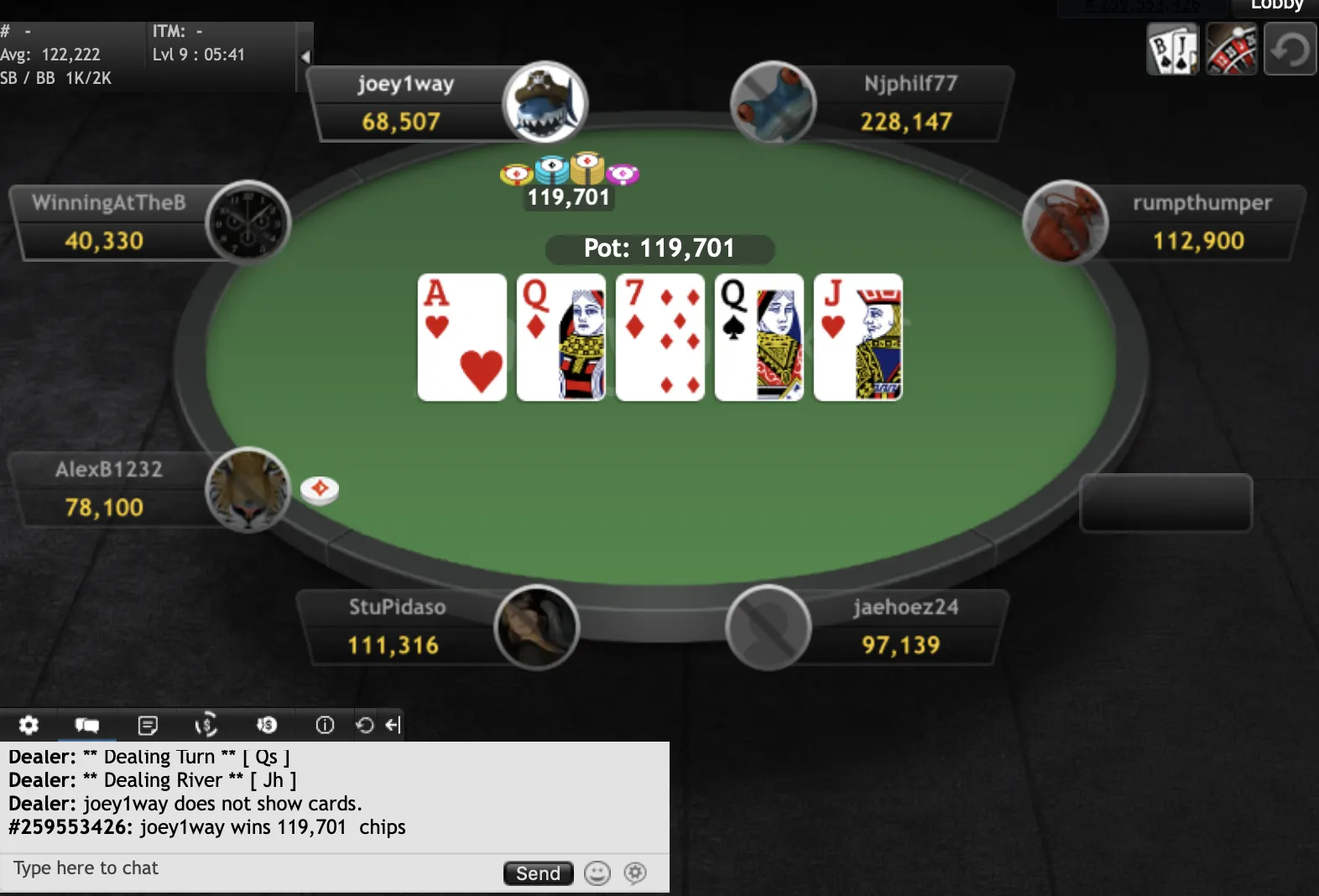Click the dollar sign with circling arrows
The width and height of the screenshot is (1319, 896).
[x=206, y=725]
